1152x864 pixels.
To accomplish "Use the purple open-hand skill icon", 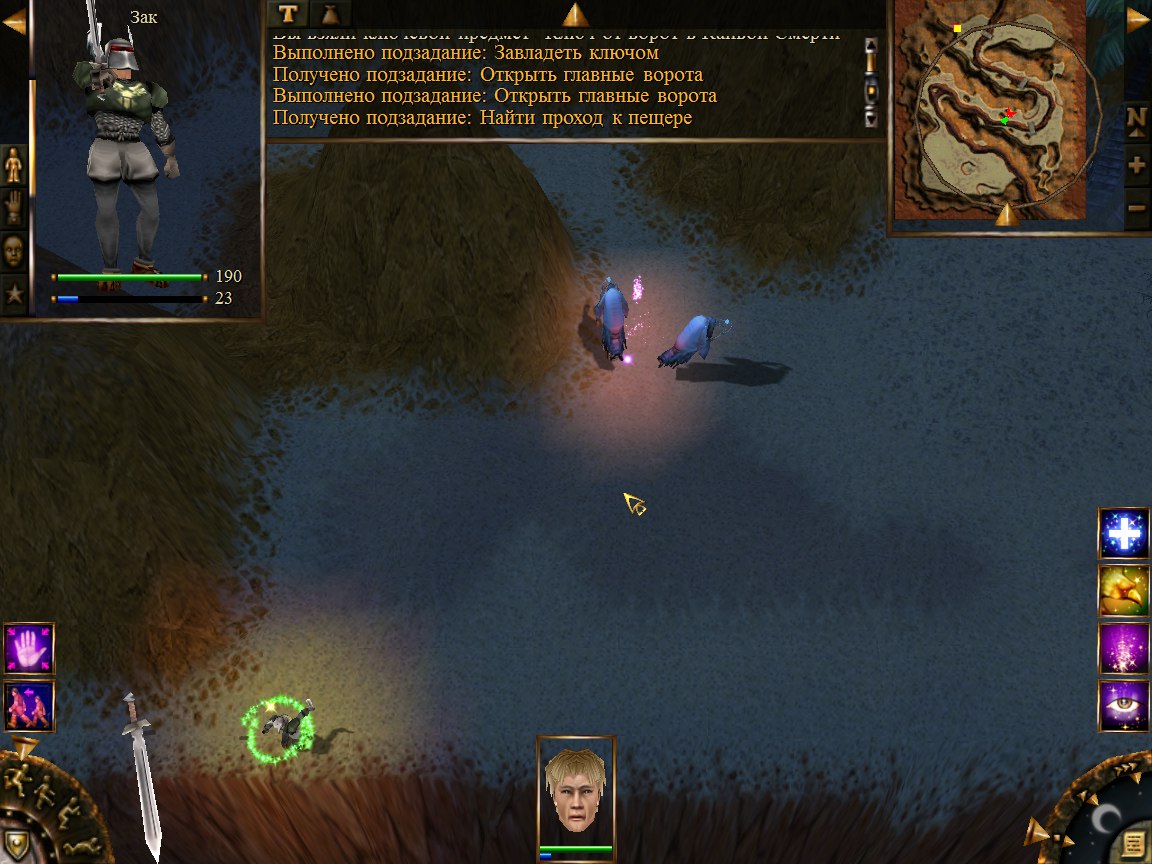I will (29, 647).
